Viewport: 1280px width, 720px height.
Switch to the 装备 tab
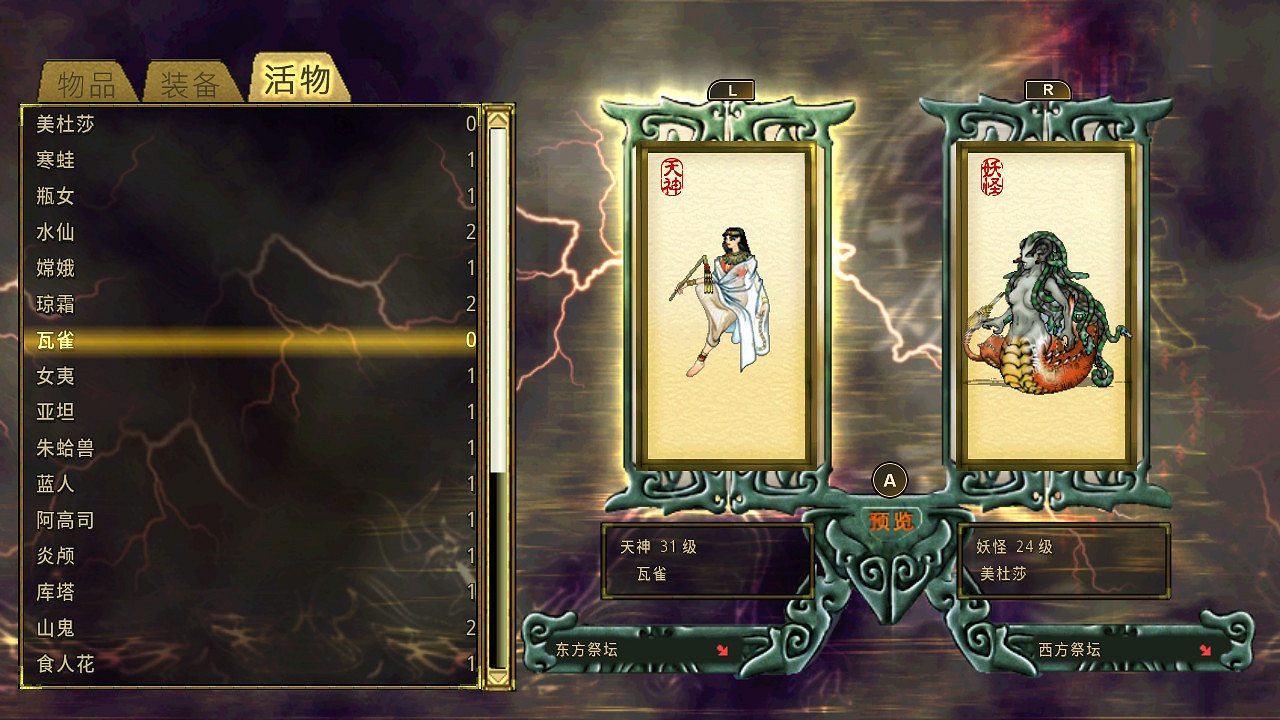coord(188,81)
